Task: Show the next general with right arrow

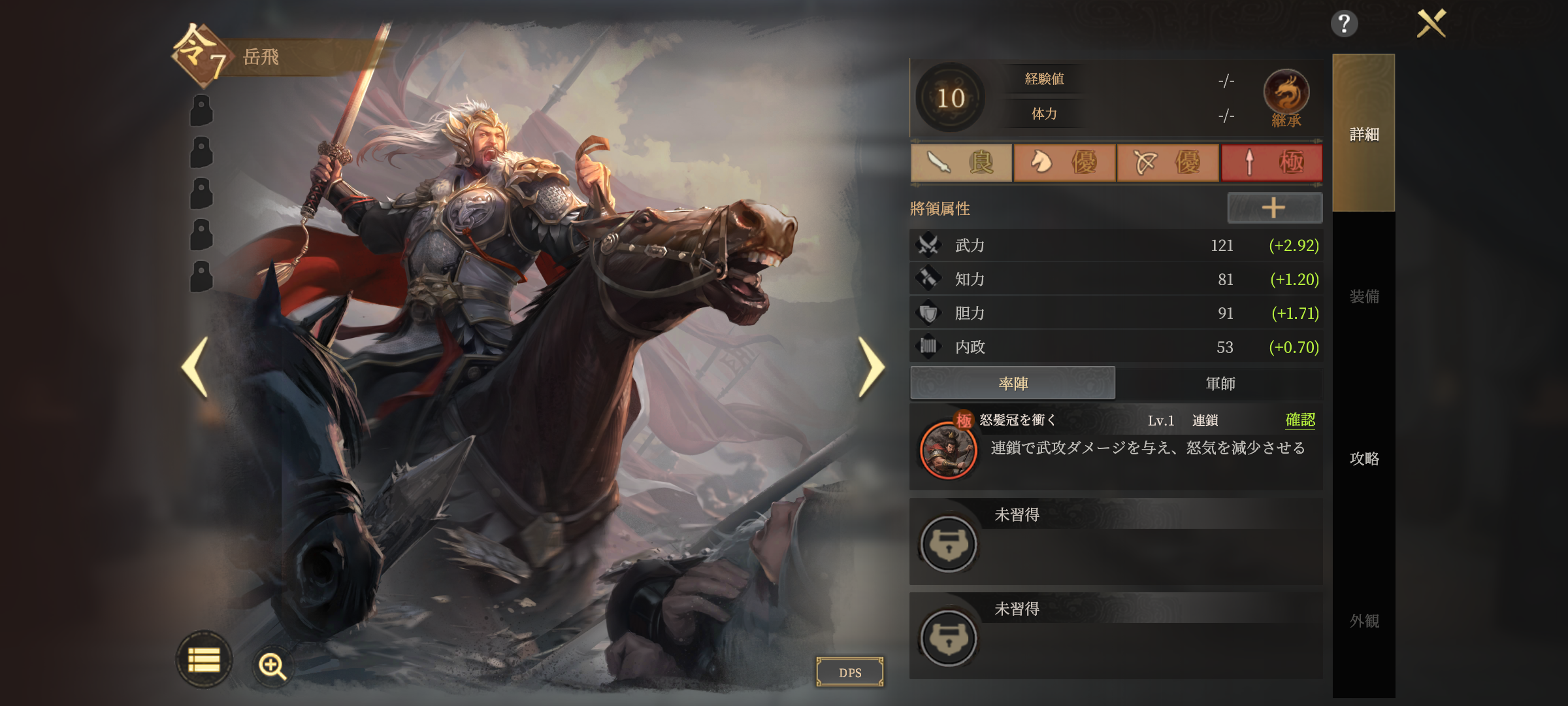Action: 871,367
